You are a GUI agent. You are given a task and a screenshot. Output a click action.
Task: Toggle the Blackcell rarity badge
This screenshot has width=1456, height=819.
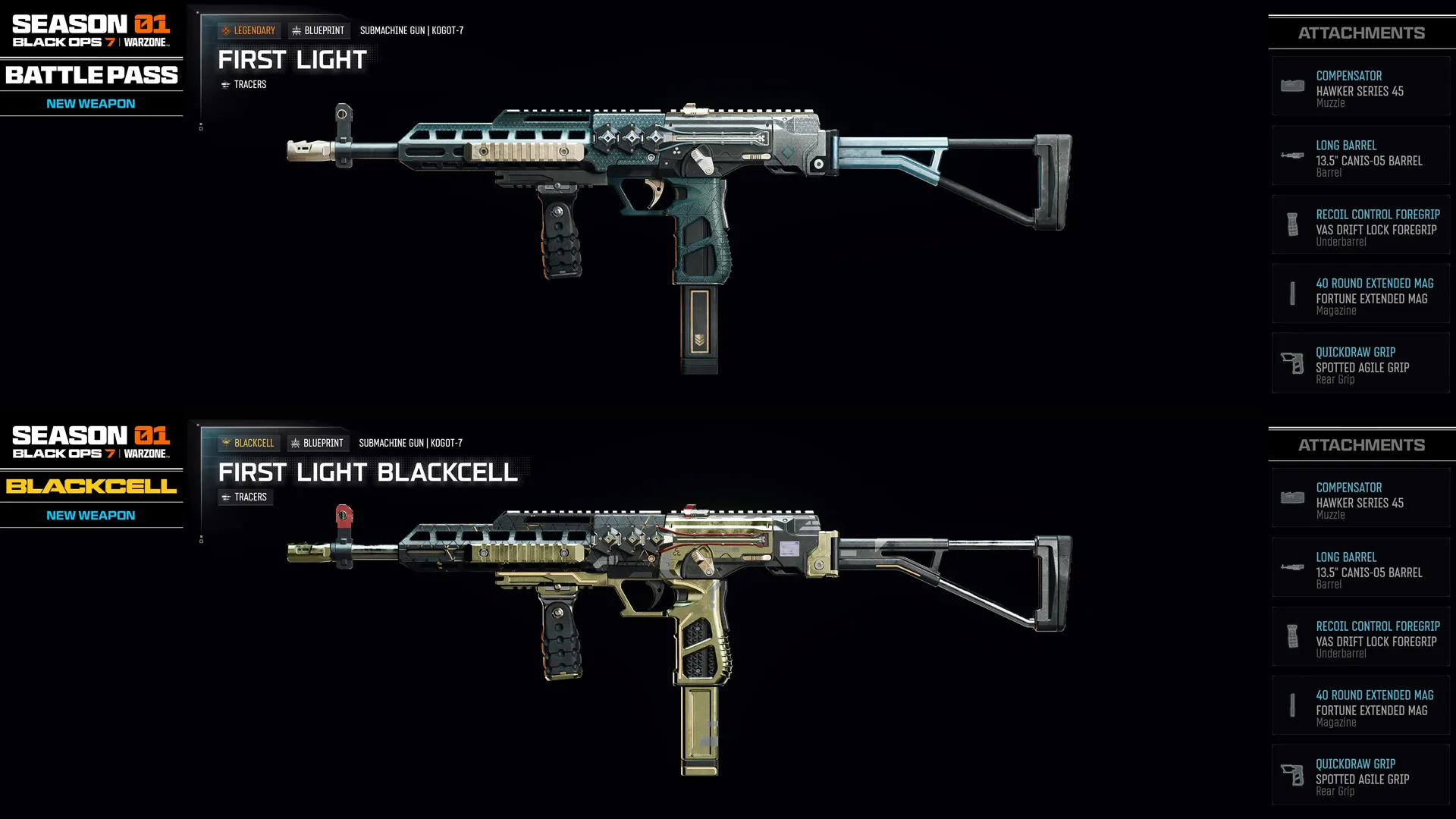tap(249, 443)
